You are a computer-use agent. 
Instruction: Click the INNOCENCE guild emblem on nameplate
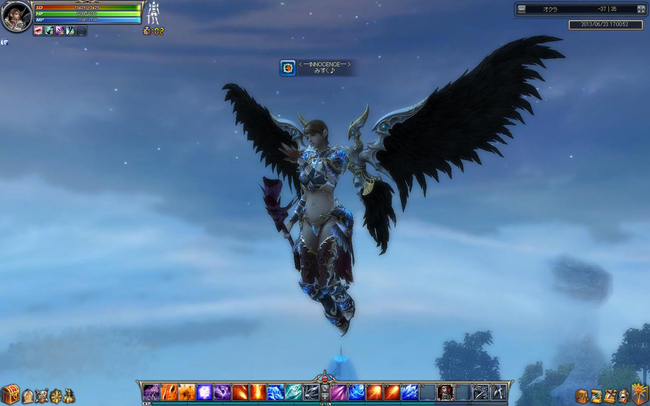coord(288,67)
